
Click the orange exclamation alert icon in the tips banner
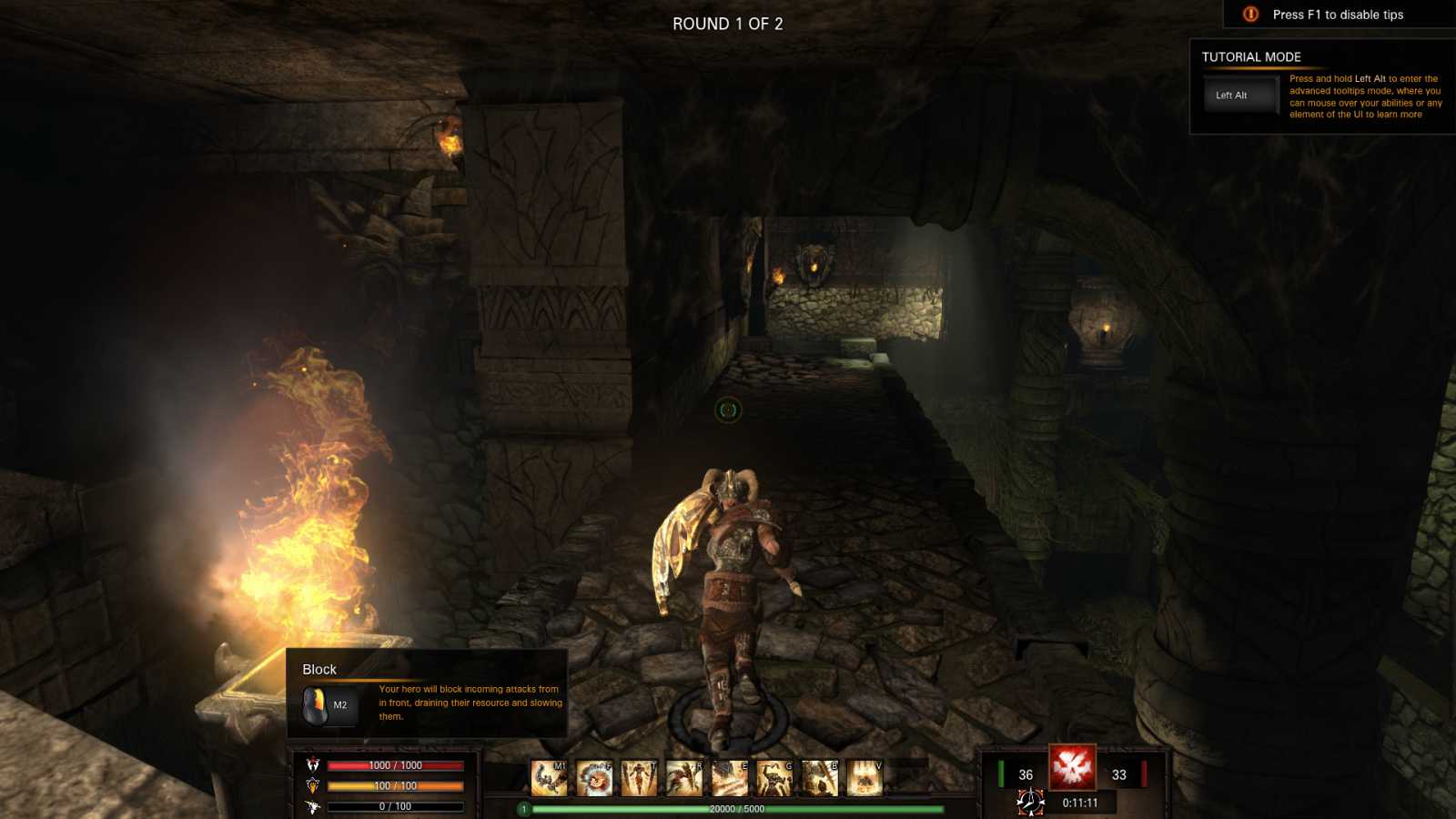(1250, 15)
